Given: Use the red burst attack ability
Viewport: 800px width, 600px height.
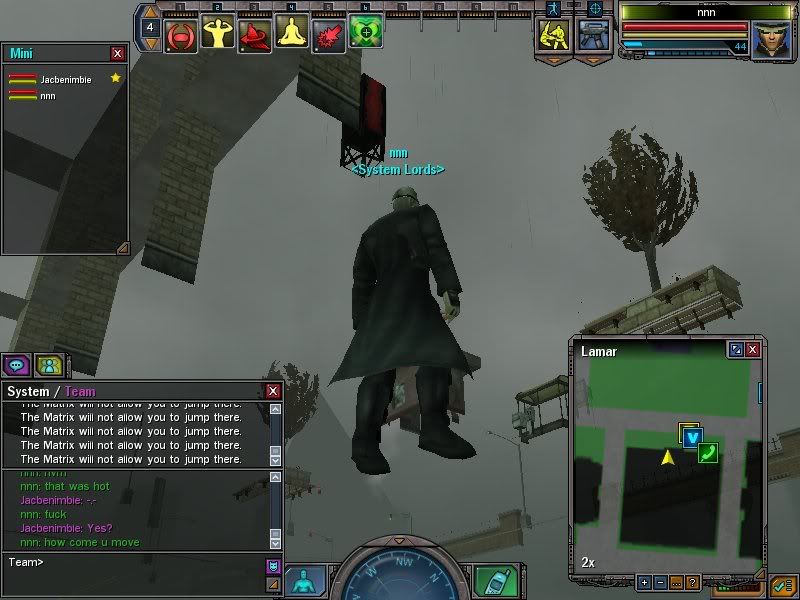Looking at the screenshot, I should (x=328, y=34).
